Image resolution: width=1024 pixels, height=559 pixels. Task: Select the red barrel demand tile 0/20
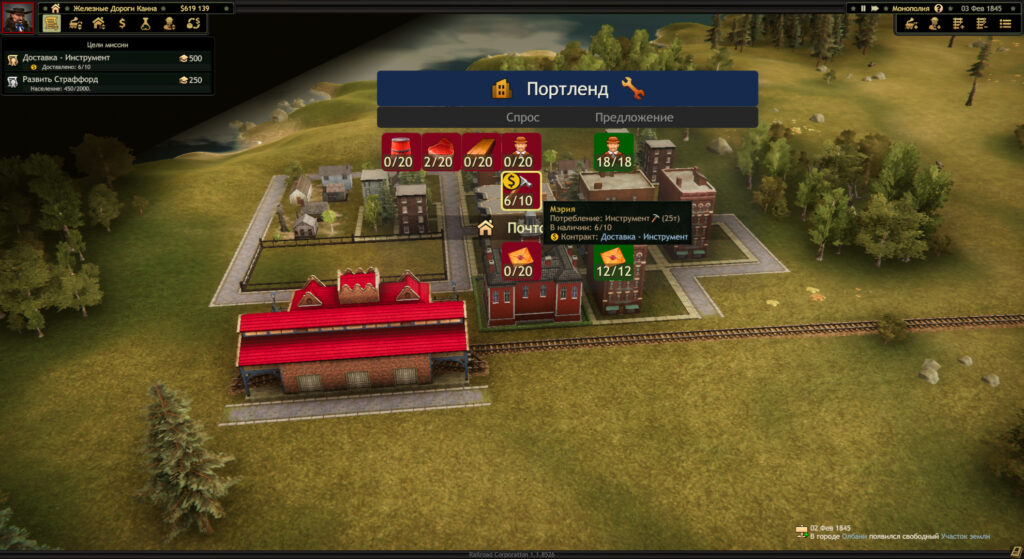tap(402, 151)
